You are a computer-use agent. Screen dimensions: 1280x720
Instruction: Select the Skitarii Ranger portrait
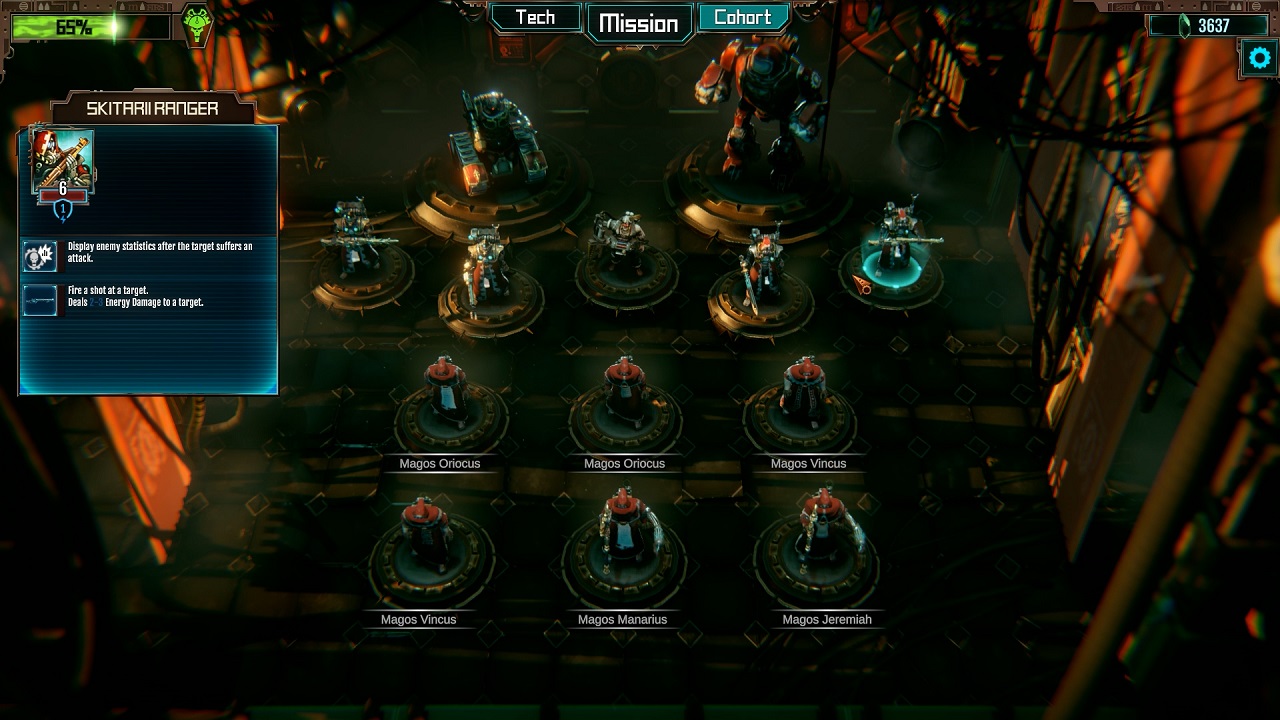coord(63,160)
